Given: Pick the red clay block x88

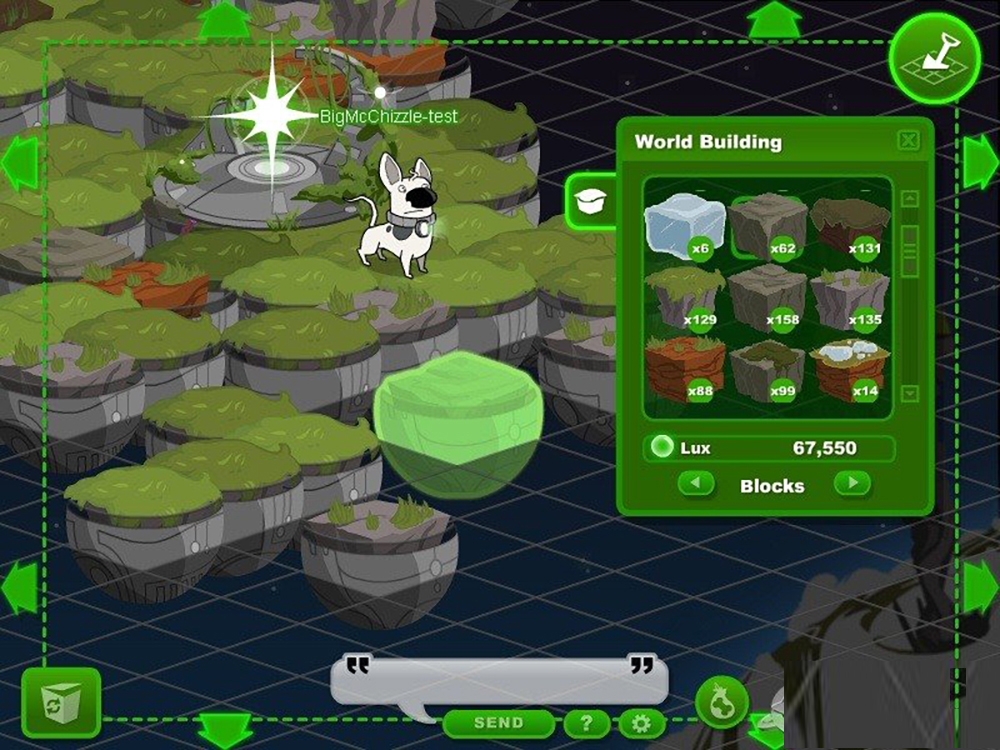Looking at the screenshot, I should pos(684,368).
